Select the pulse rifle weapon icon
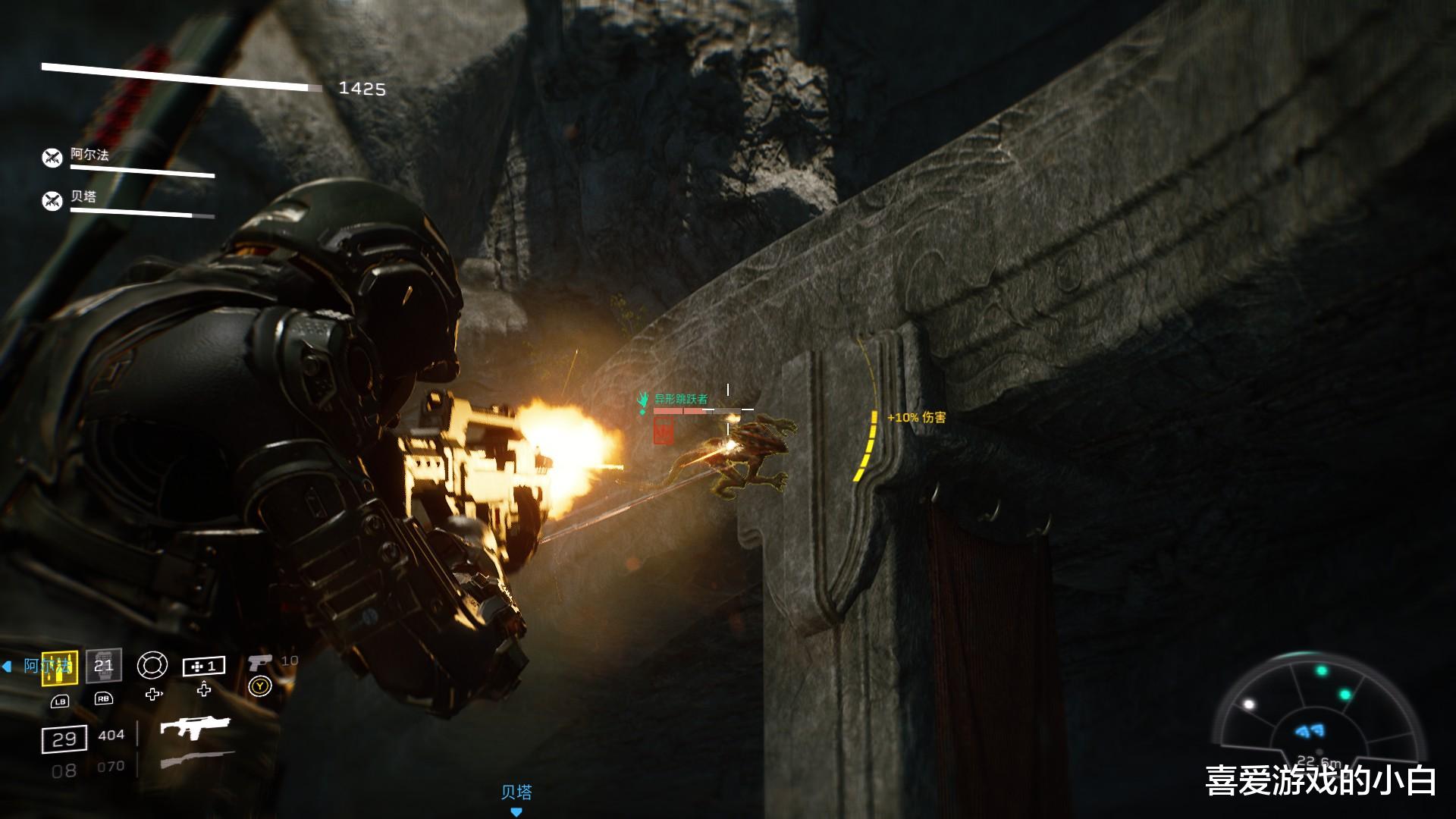This screenshot has width=1456, height=819. 194,729
